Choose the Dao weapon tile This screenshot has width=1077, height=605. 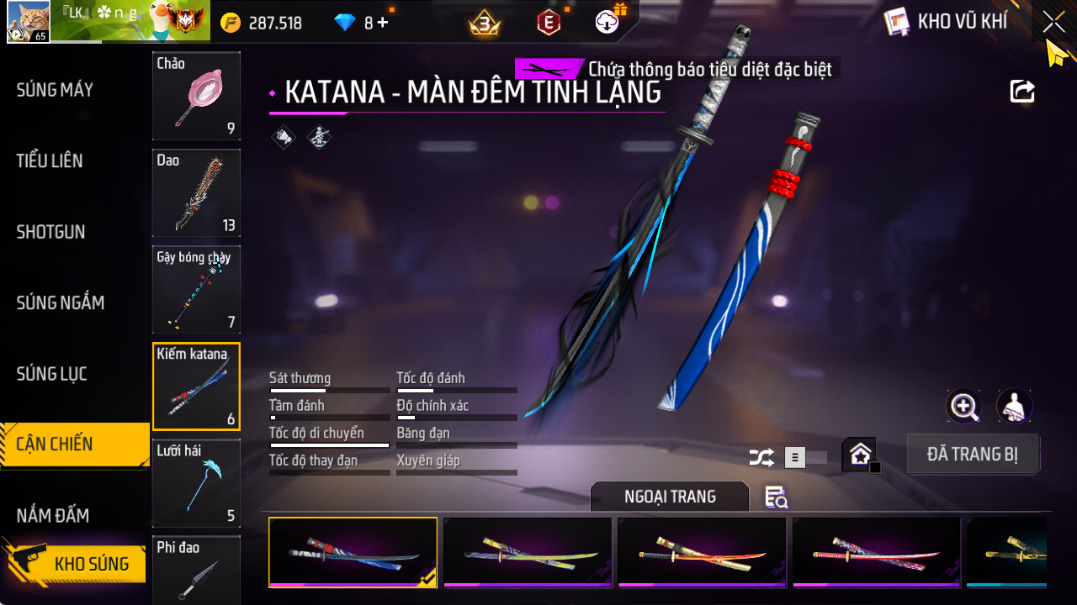pyautogui.click(x=196, y=193)
